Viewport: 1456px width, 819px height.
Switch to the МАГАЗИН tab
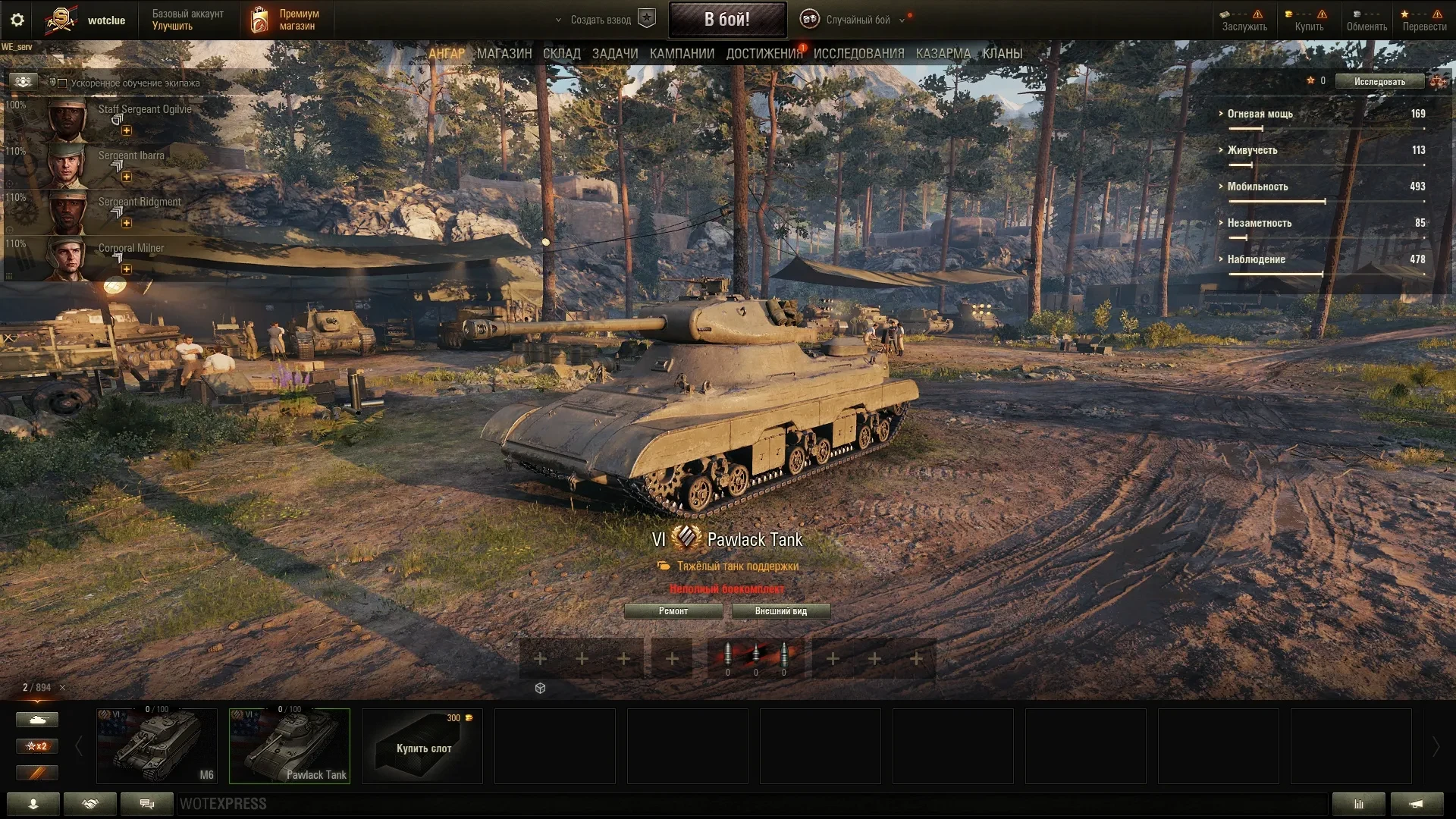coord(504,54)
